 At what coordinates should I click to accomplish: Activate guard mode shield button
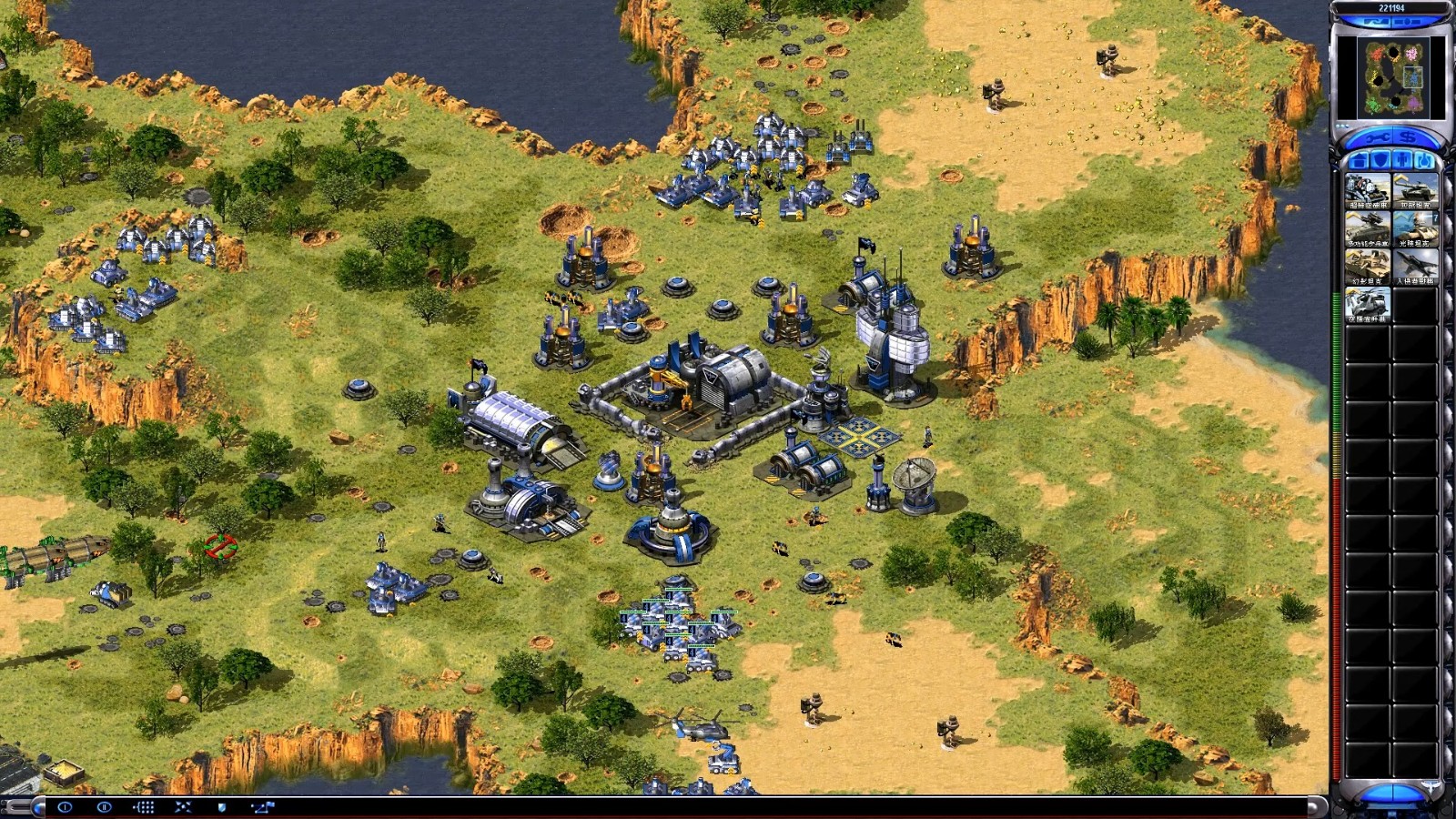[223, 807]
